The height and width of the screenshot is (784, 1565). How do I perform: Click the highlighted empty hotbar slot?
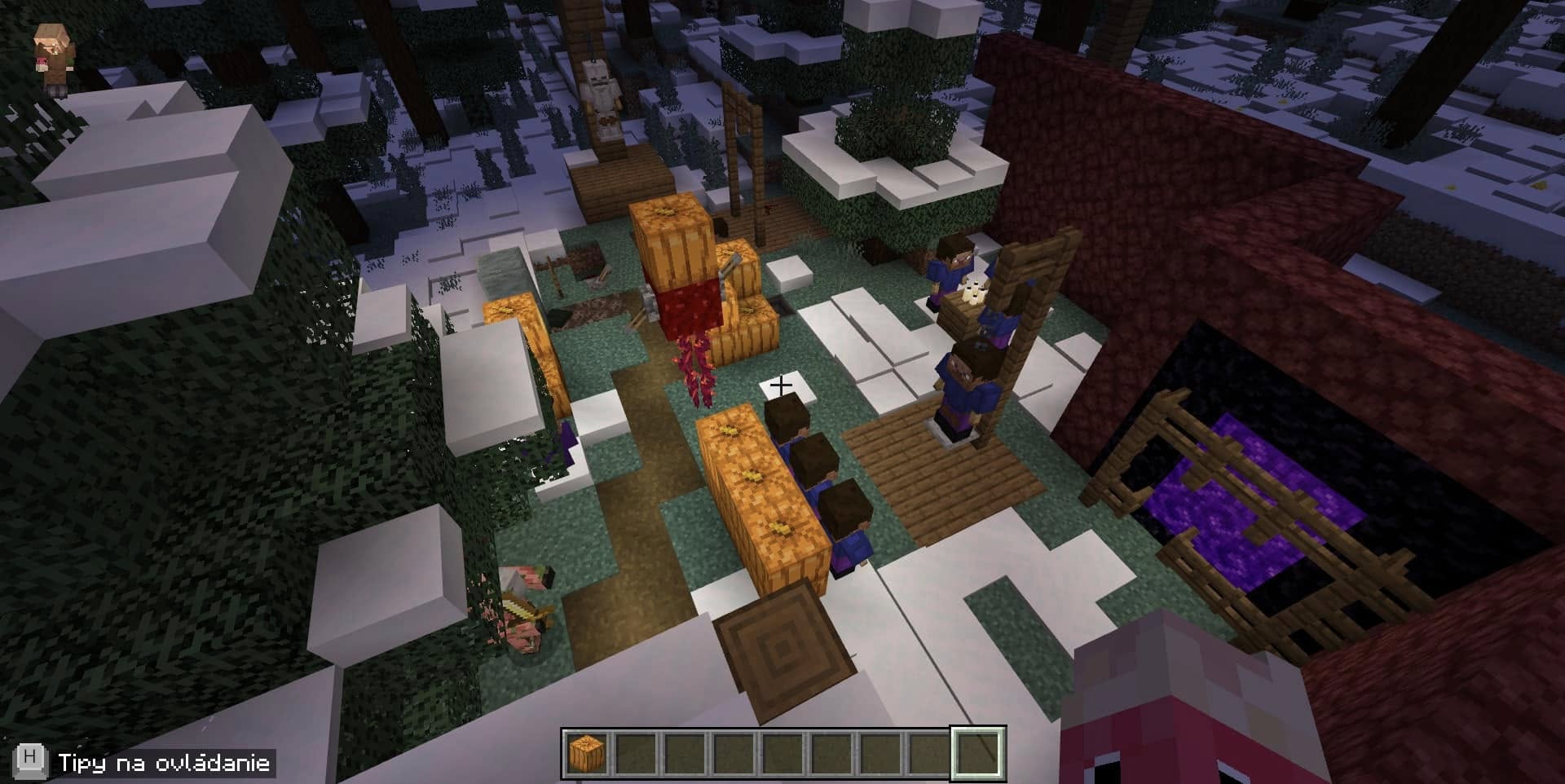pos(978,752)
